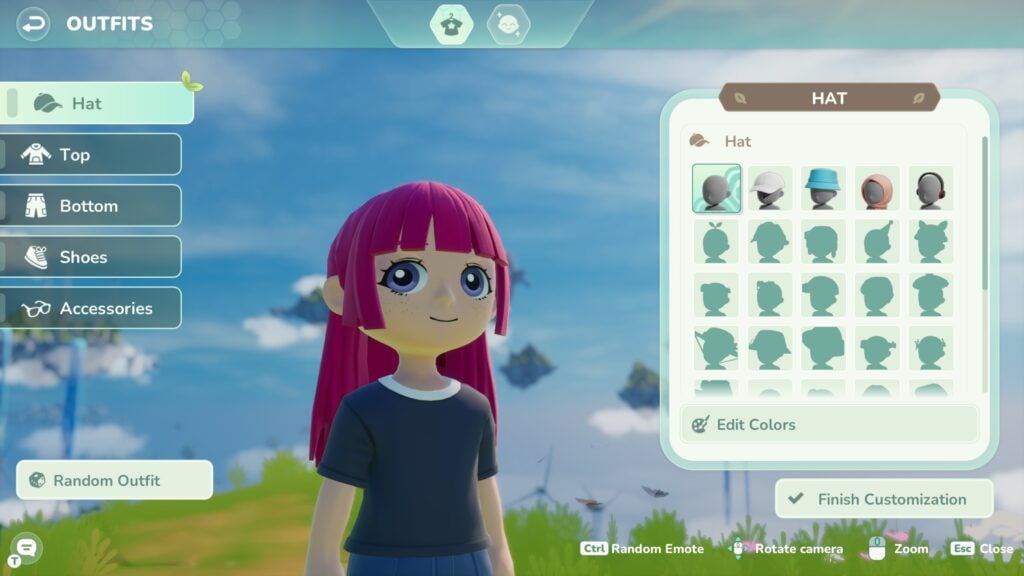
Task: Choose the blue bucket hat
Action: (823, 188)
